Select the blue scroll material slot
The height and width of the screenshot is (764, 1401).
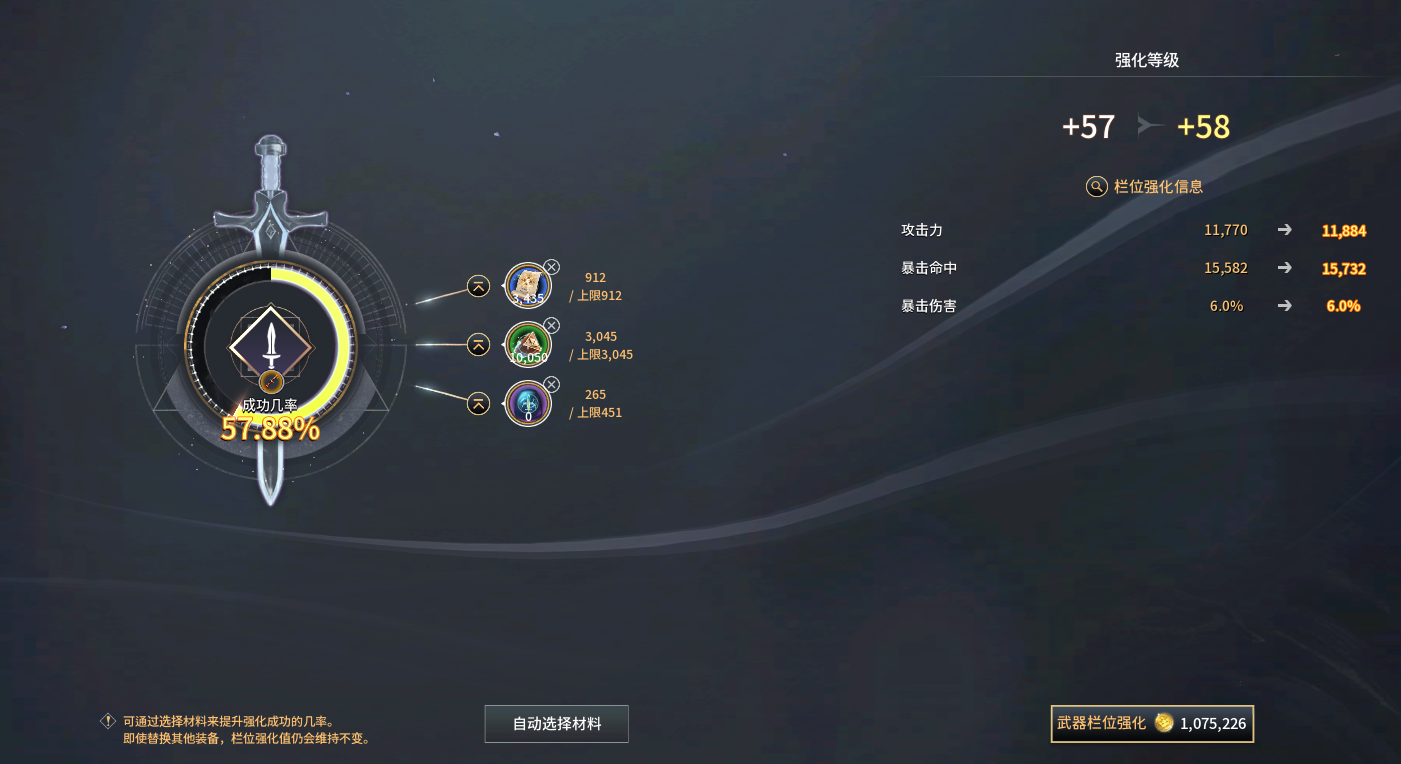(x=527, y=287)
